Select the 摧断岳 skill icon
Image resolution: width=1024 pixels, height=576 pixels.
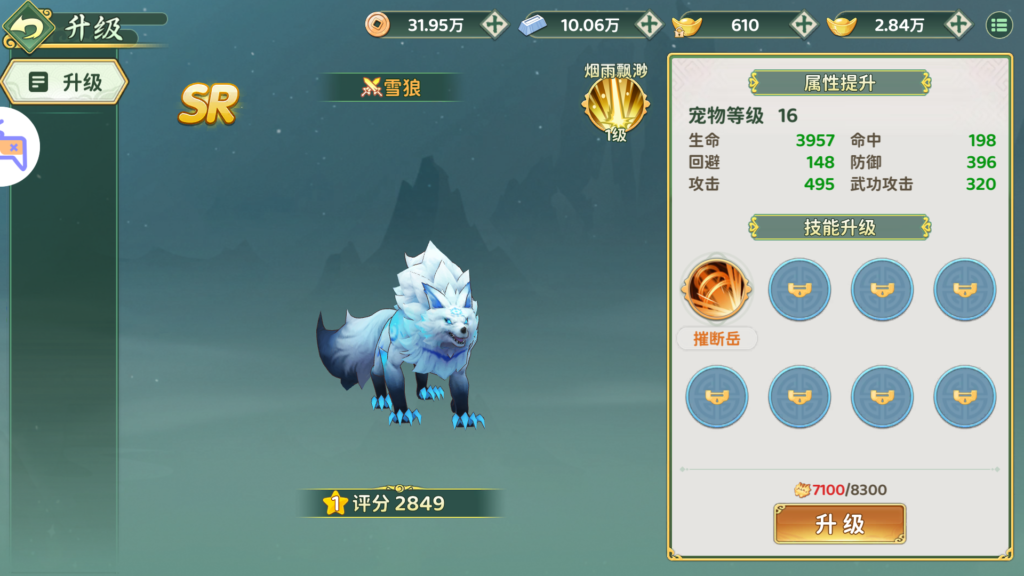716,288
